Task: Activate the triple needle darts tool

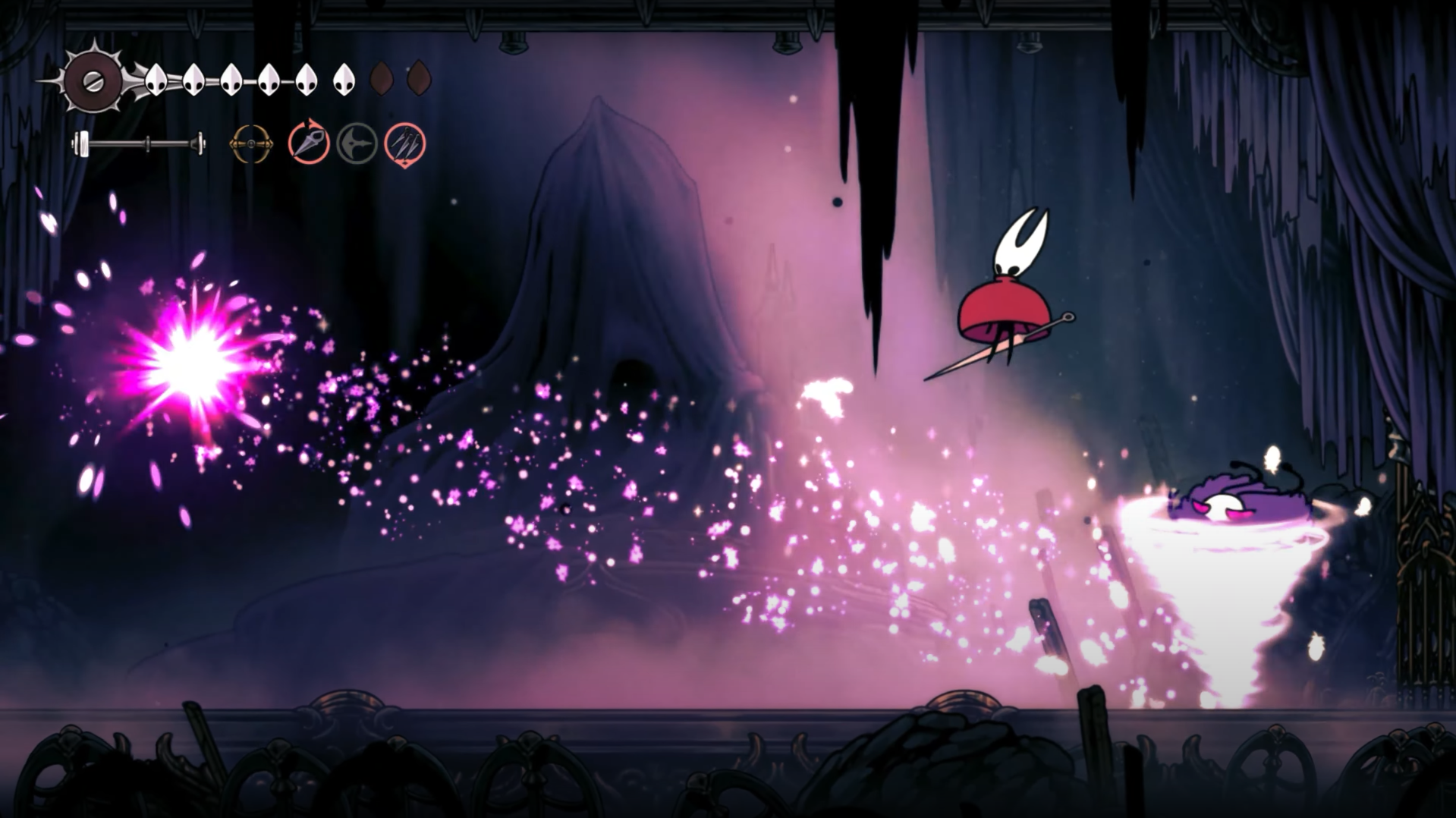Action: 405,143
